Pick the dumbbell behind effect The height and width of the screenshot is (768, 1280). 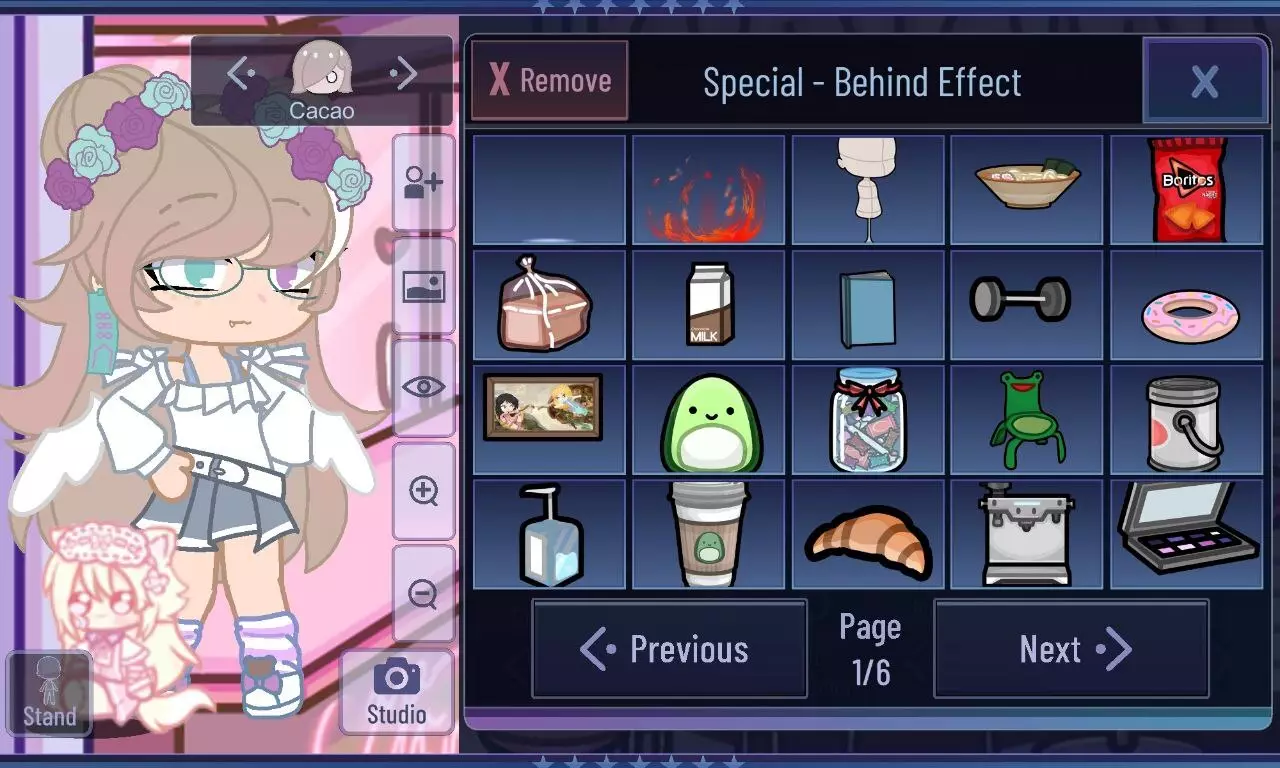click(1027, 304)
